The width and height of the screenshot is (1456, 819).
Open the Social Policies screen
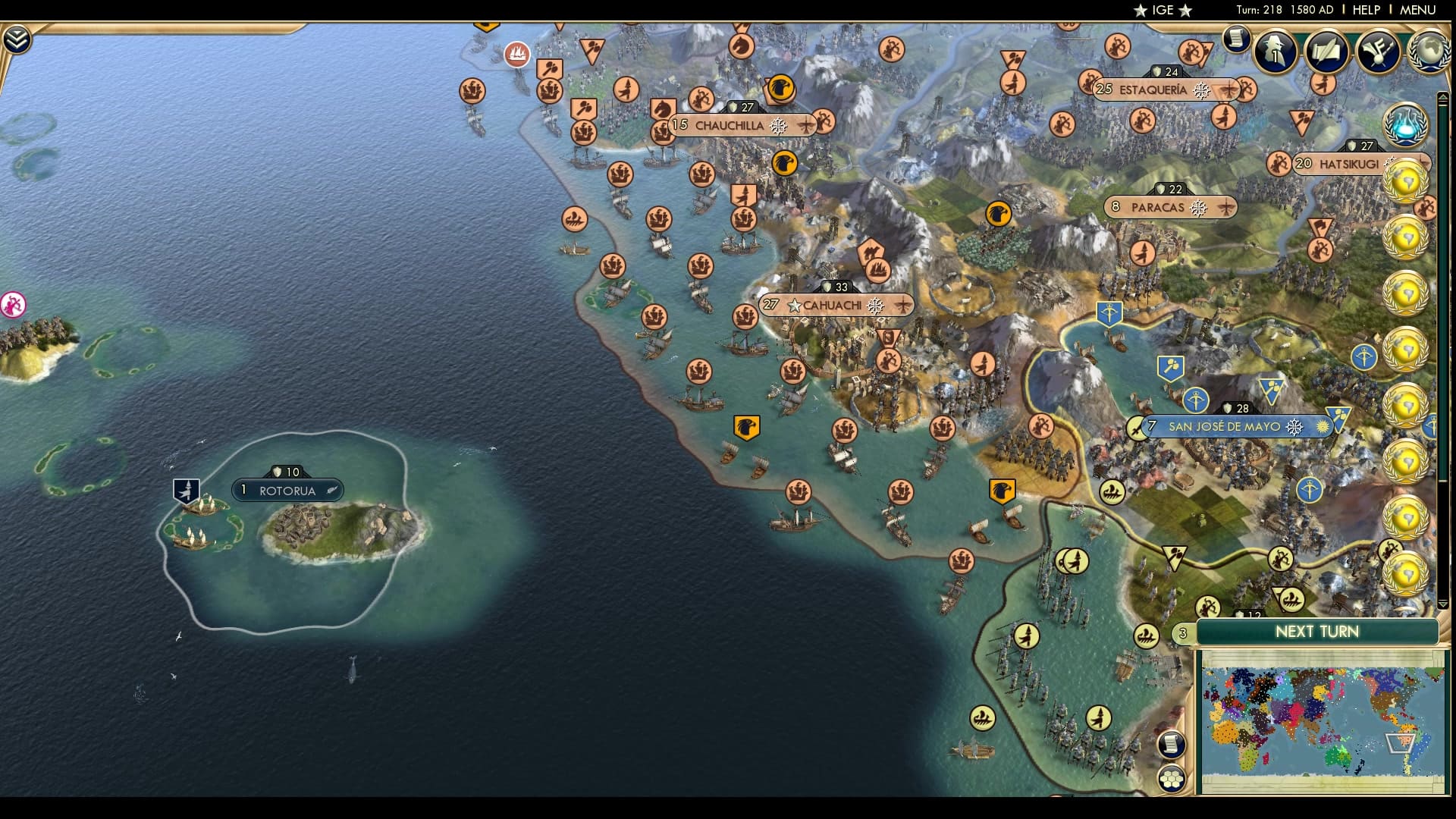click(1327, 52)
